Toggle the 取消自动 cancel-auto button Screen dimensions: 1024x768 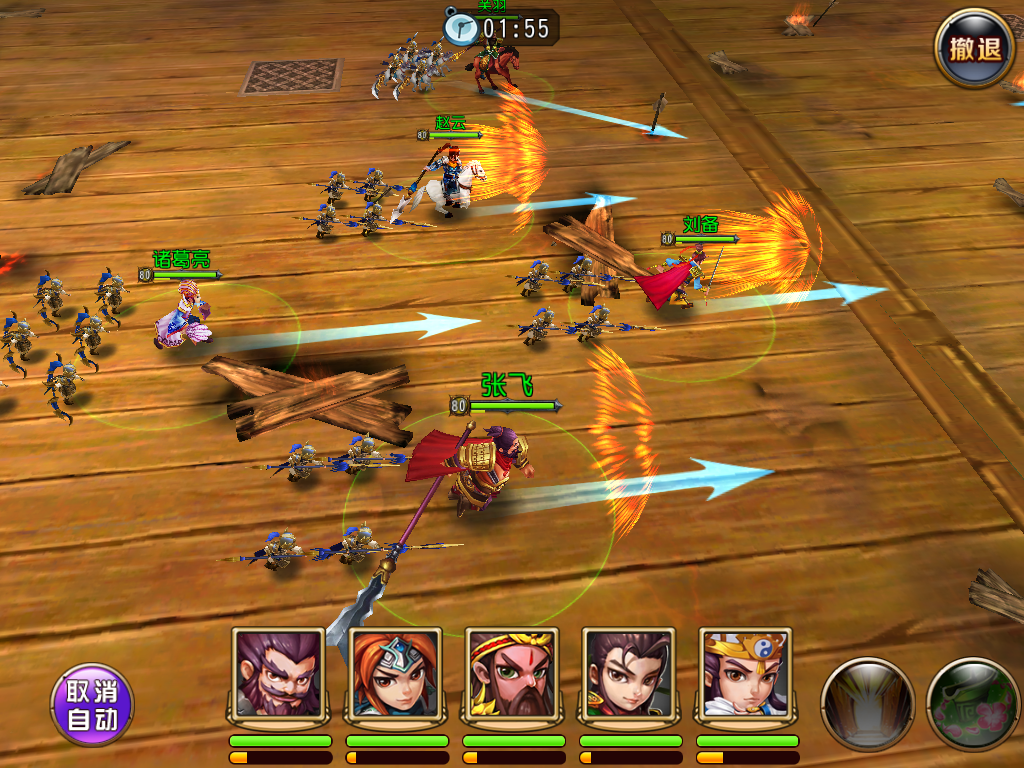(92, 705)
